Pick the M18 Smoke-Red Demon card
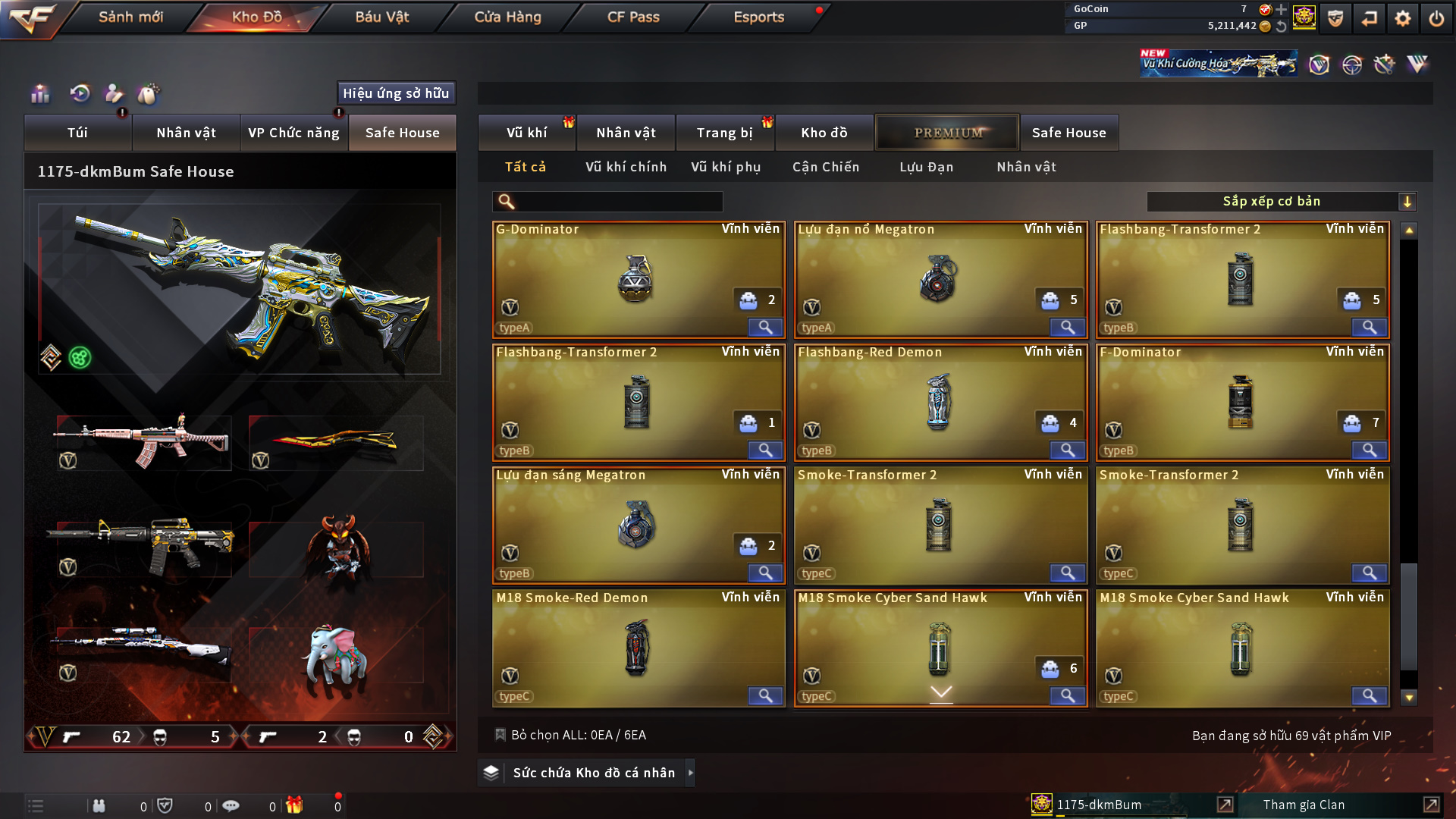 click(638, 648)
